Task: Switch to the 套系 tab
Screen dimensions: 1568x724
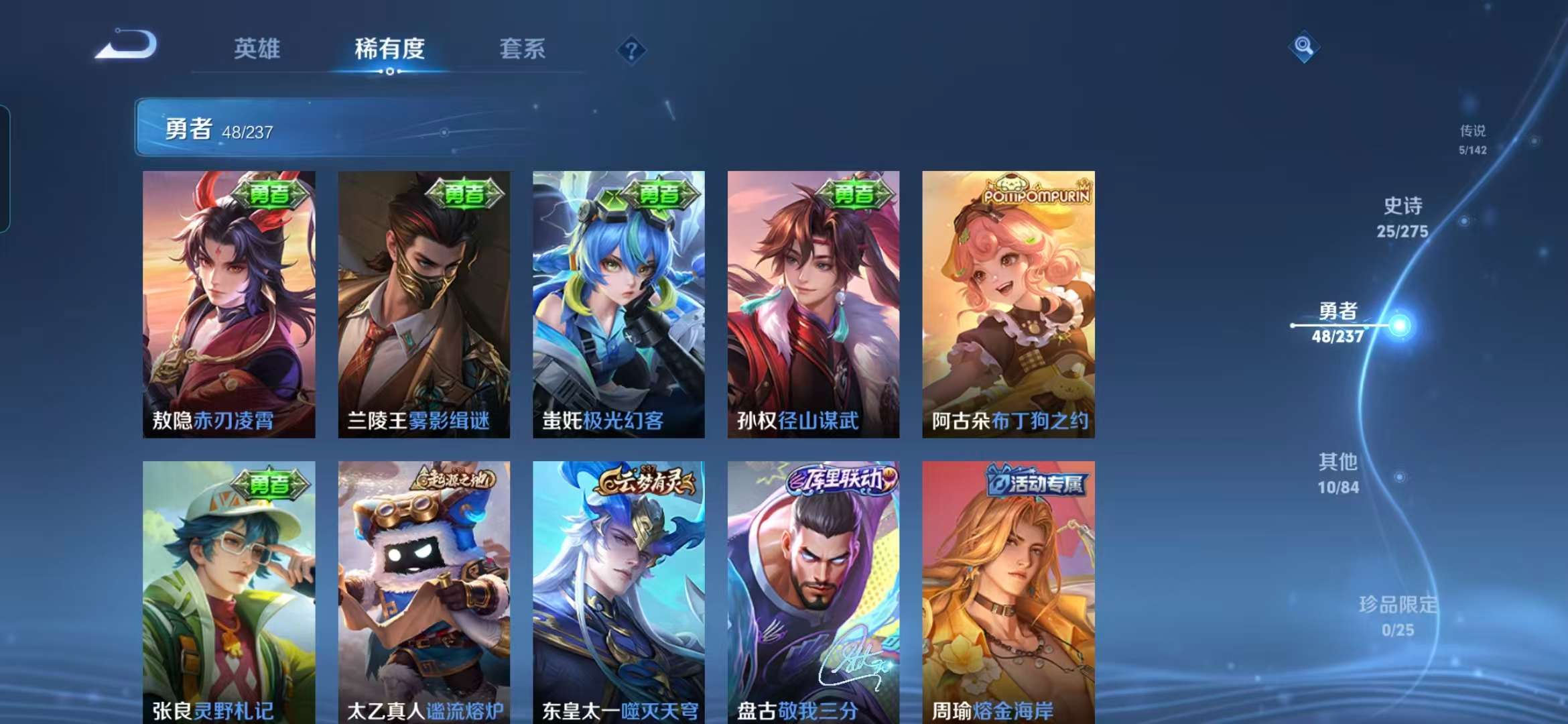Action: 521,49
